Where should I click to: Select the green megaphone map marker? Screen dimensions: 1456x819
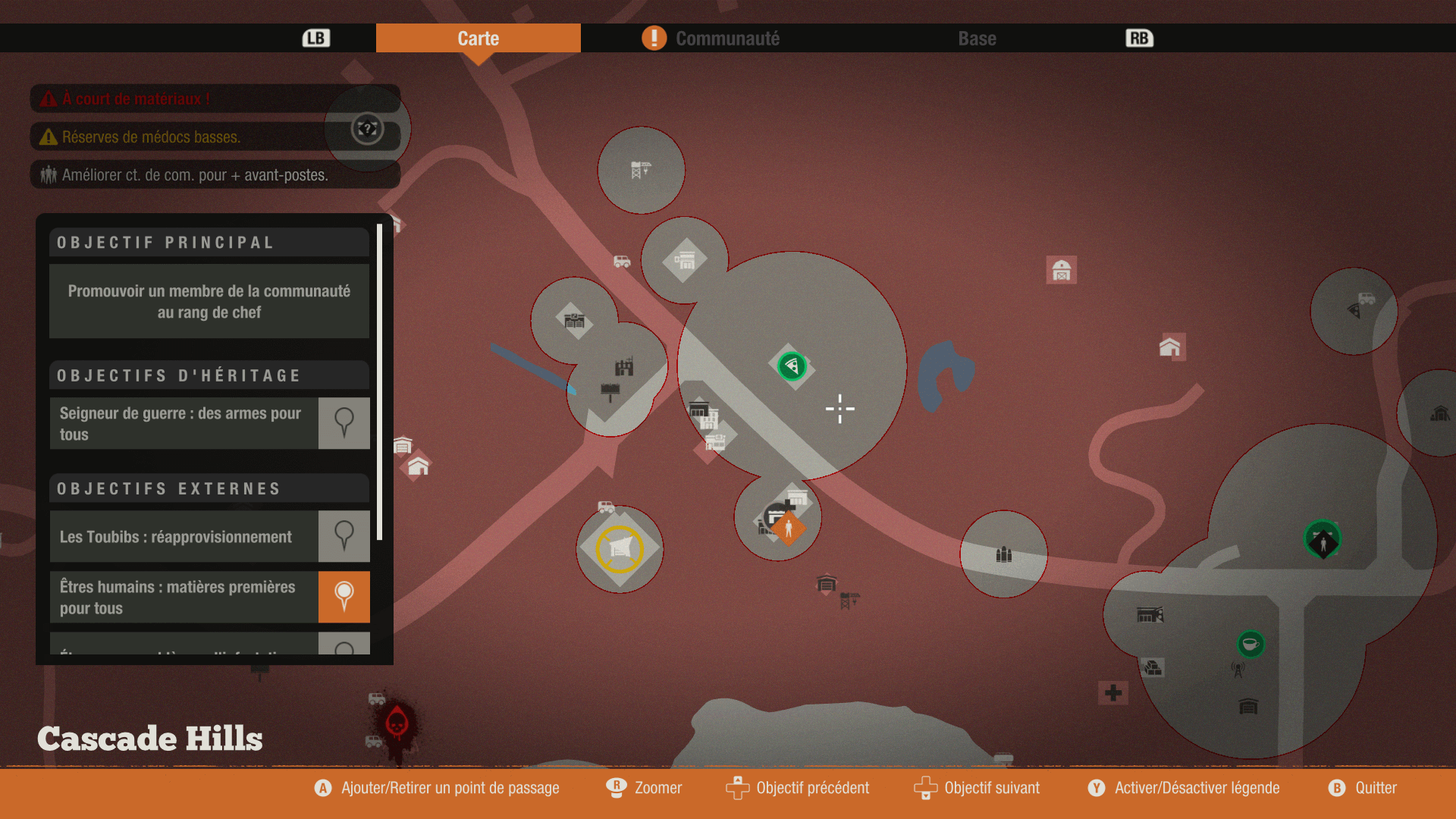pyautogui.click(x=792, y=366)
